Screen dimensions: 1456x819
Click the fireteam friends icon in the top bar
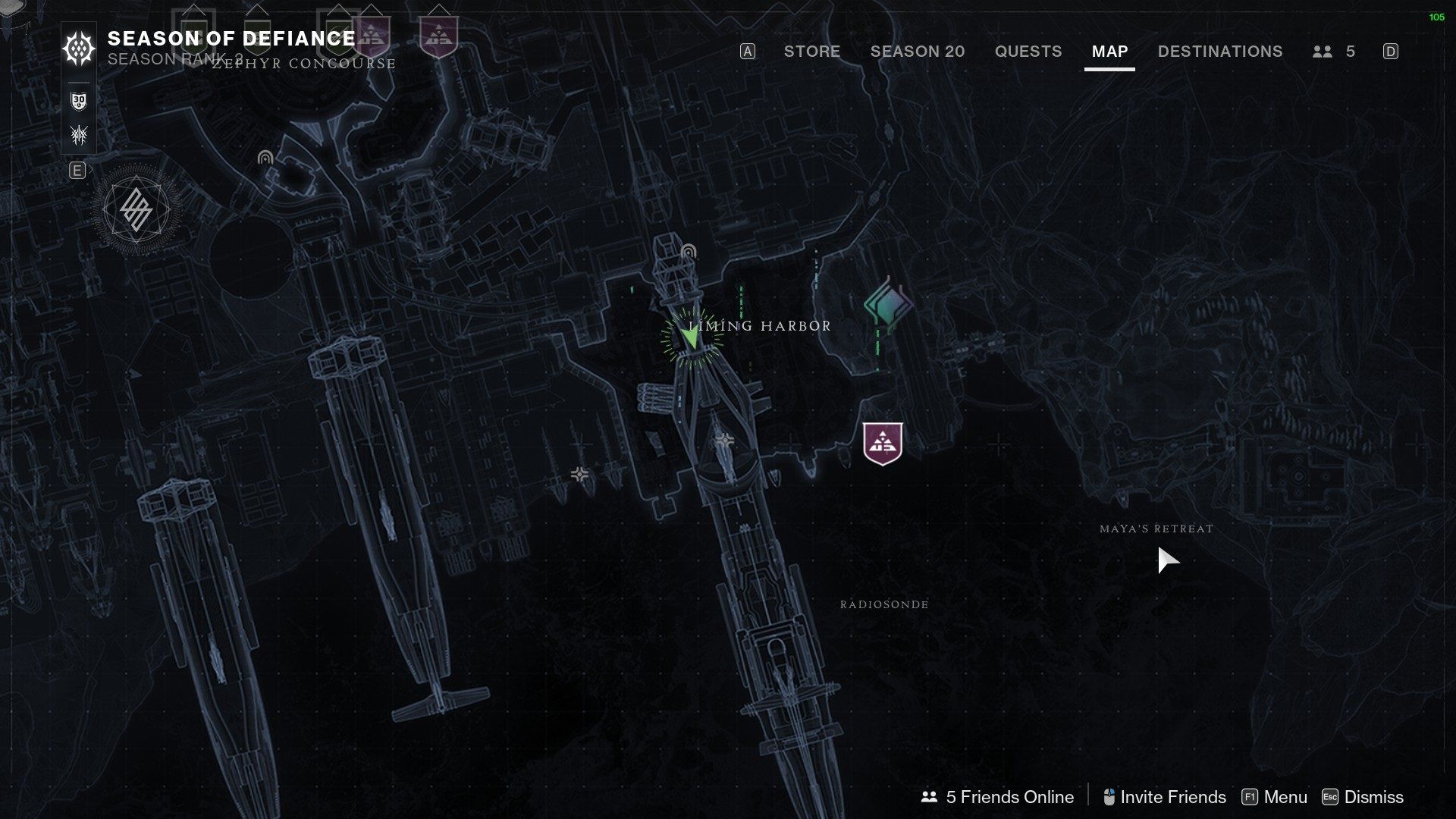1323,52
